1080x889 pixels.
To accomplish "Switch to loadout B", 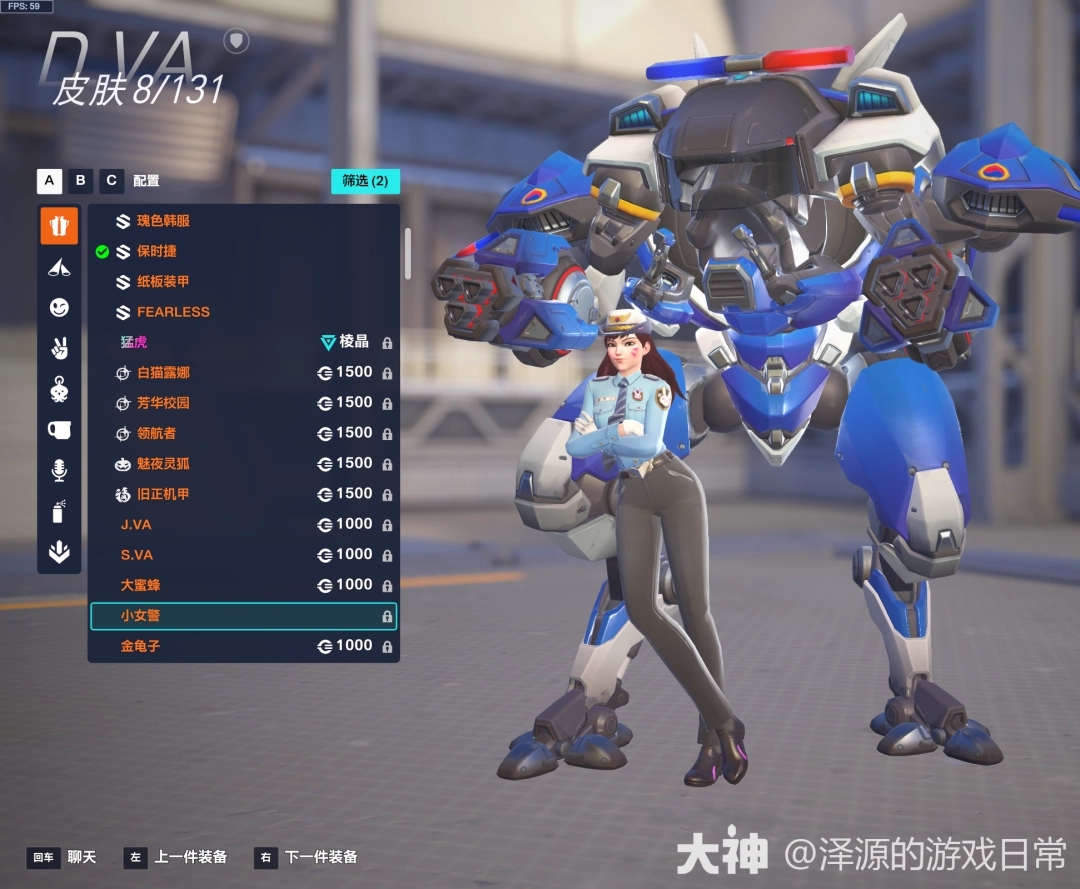I will point(81,181).
